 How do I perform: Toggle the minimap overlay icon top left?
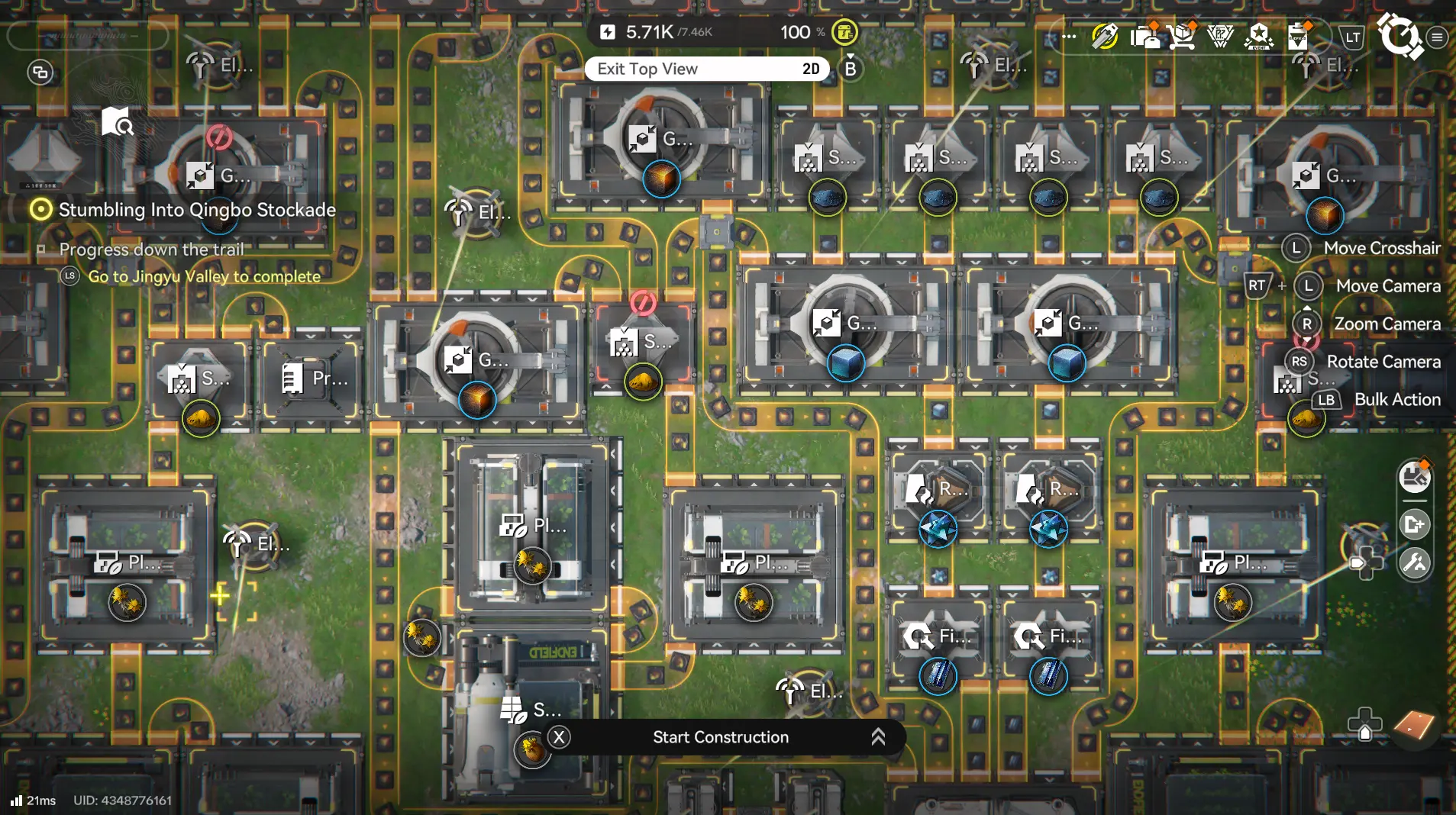(x=39, y=72)
